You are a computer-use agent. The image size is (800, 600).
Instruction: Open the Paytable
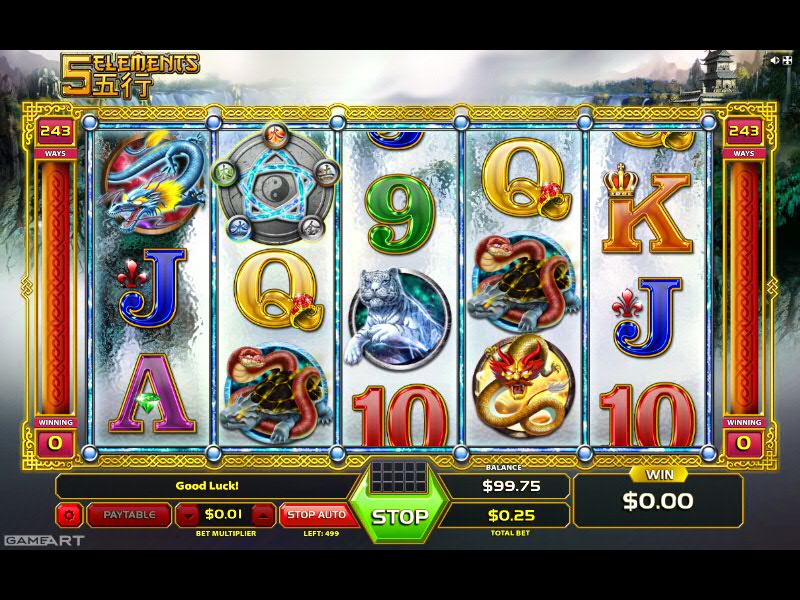[129, 515]
